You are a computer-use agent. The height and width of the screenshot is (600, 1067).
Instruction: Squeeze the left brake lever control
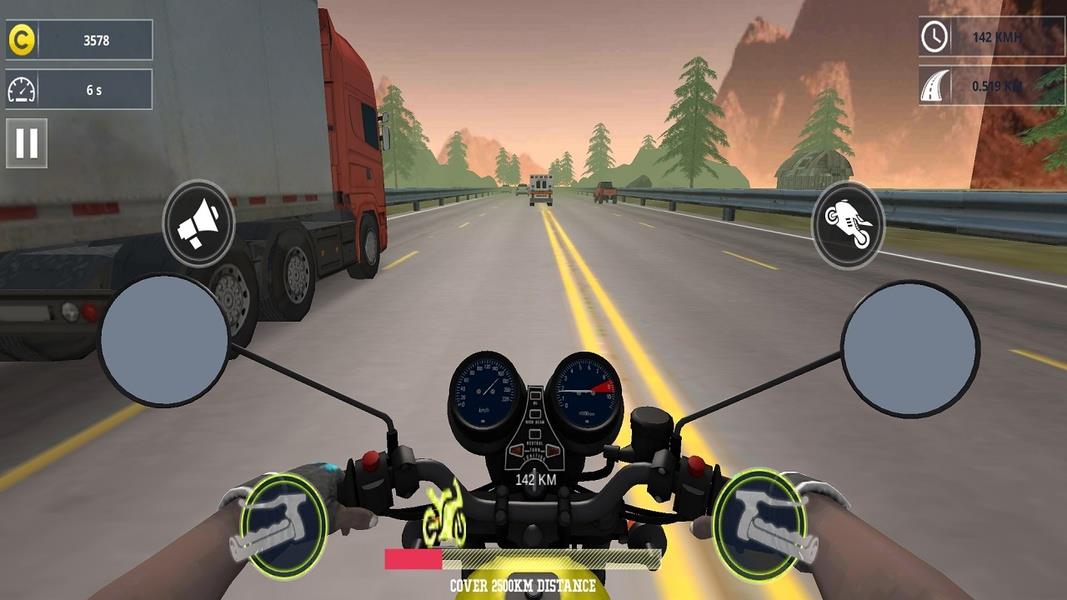[284, 524]
